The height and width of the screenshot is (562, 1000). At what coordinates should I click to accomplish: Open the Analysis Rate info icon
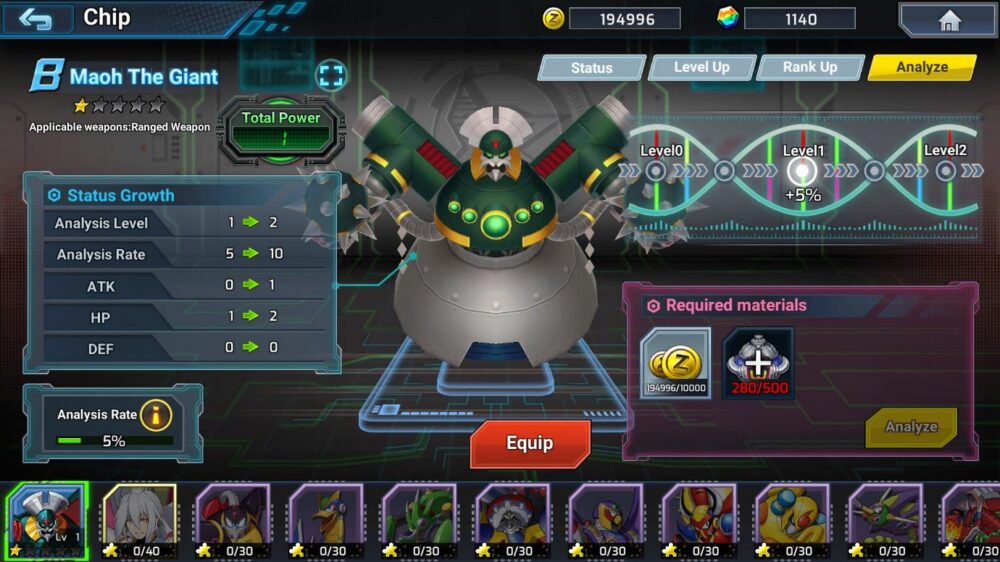coord(155,414)
